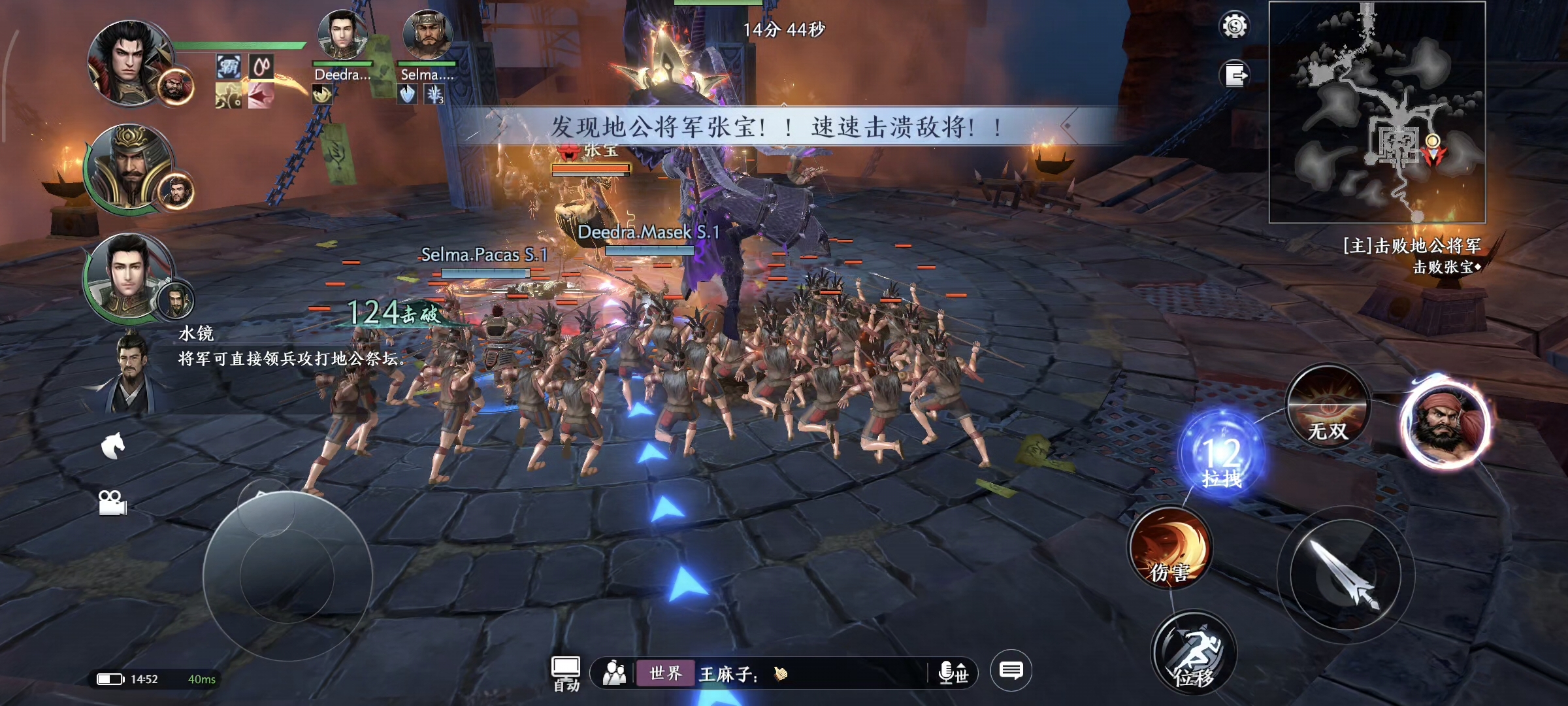
Task: Select the 击败地公将军 objective tracker
Action: (x=1411, y=246)
